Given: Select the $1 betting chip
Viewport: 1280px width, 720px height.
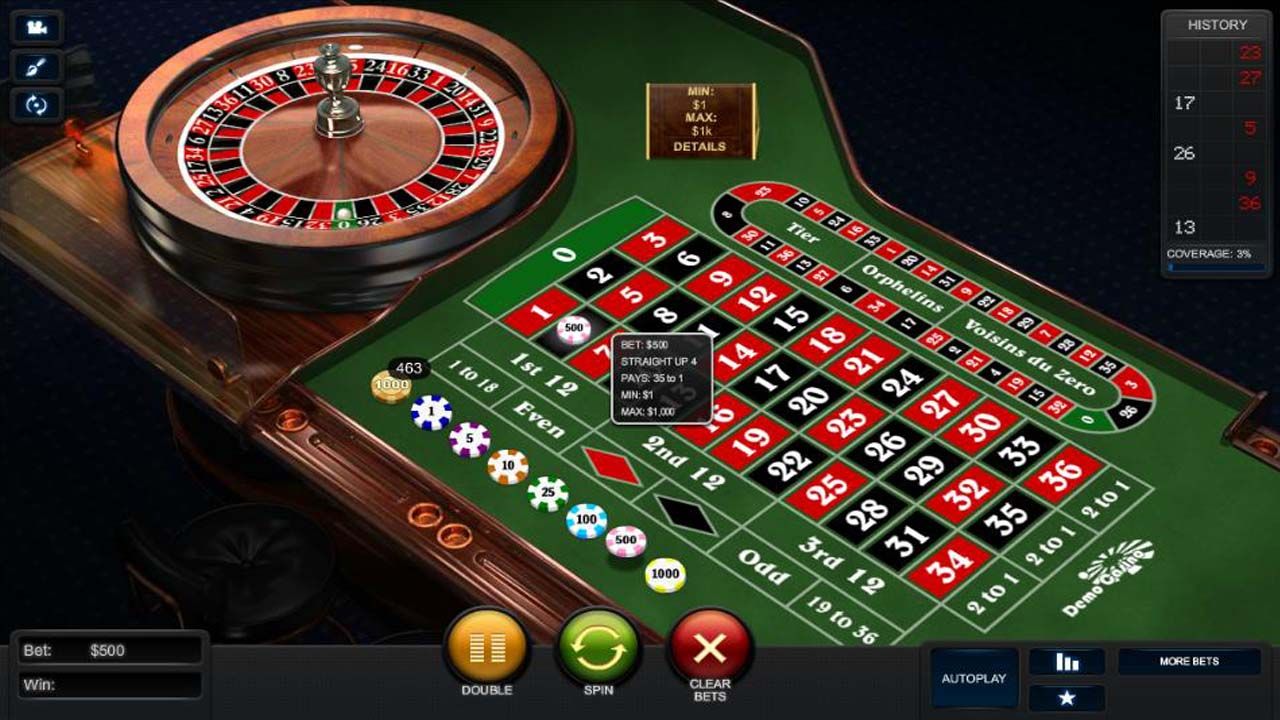Looking at the screenshot, I should pyautogui.click(x=430, y=411).
